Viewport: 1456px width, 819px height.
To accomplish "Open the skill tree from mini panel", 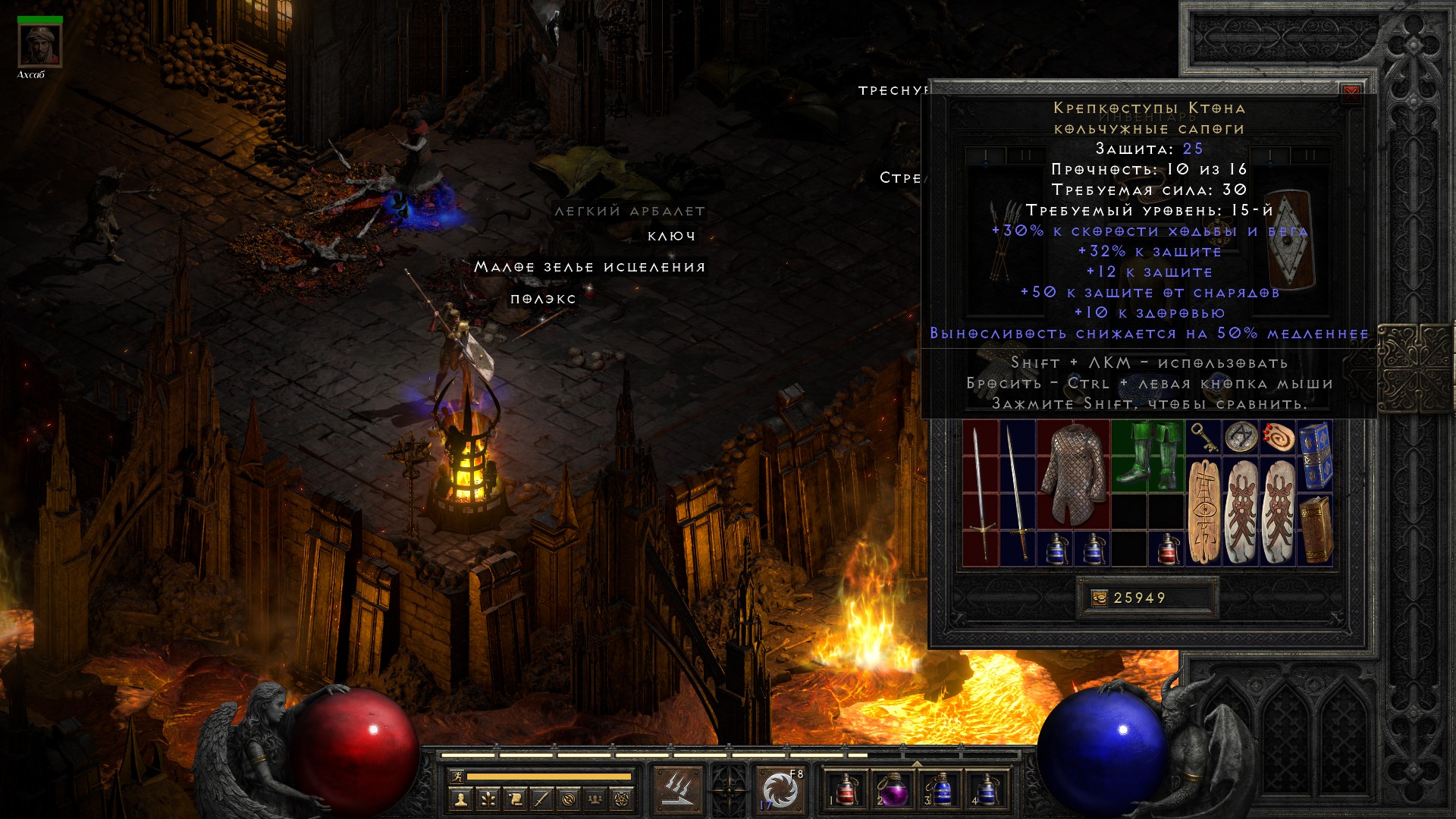I will (487, 799).
